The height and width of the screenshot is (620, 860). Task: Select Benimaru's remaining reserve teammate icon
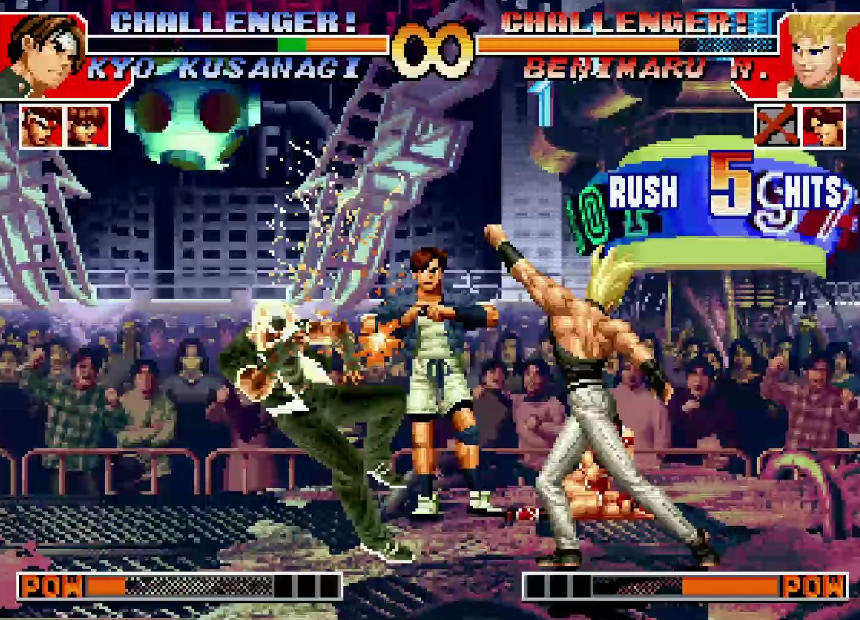822,126
